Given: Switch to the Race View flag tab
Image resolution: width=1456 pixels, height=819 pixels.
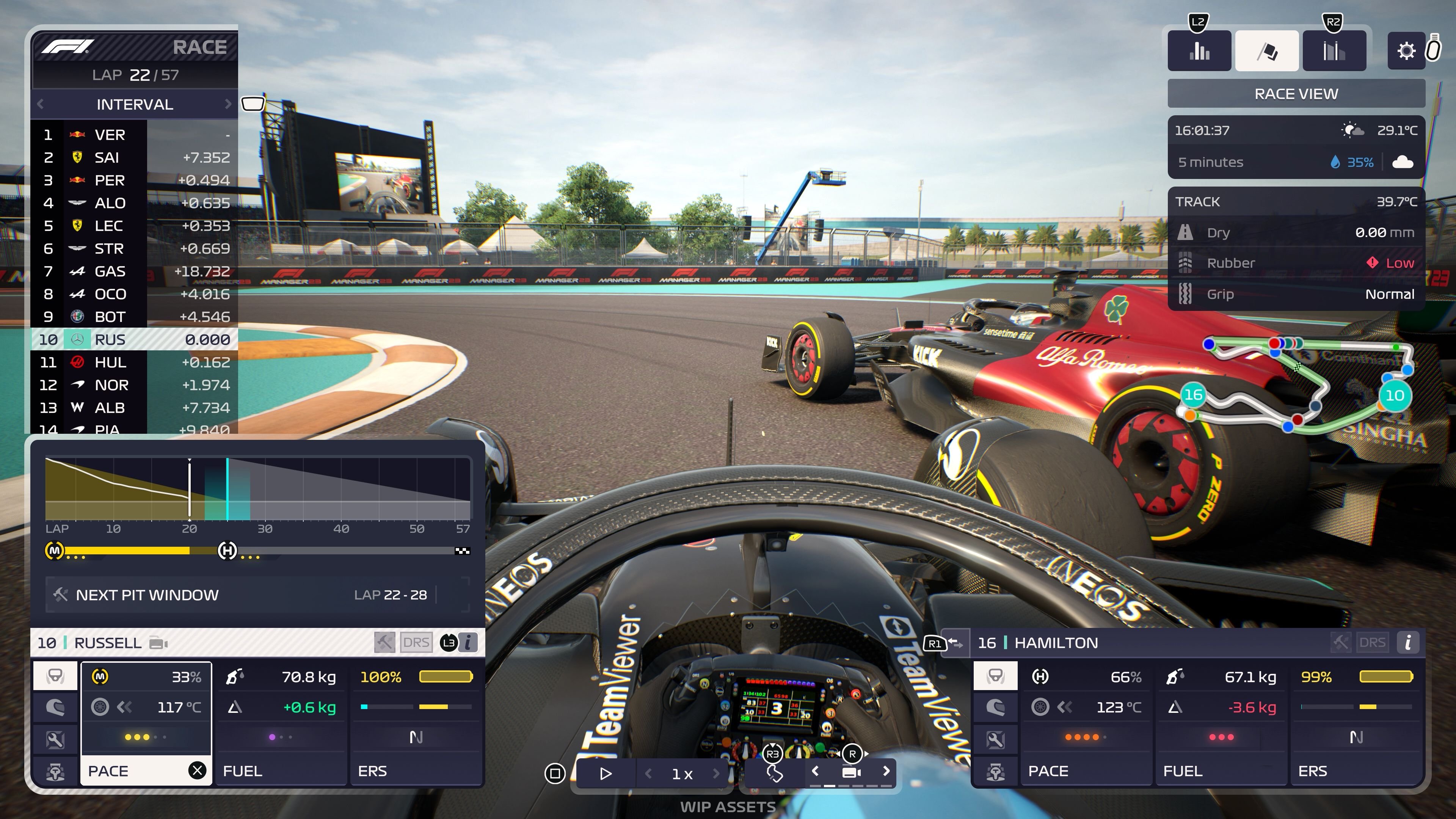Looking at the screenshot, I should point(1267,50).
